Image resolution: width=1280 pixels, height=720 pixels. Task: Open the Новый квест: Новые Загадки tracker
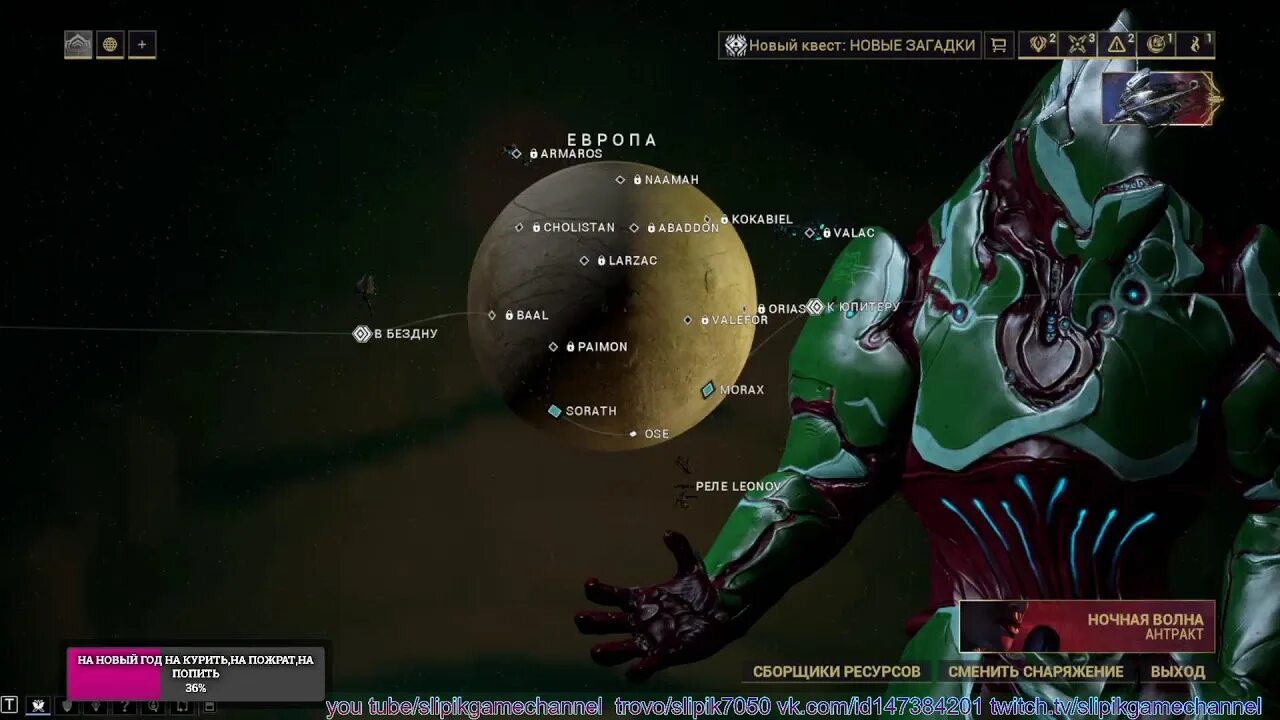click(x=850, y=45)
